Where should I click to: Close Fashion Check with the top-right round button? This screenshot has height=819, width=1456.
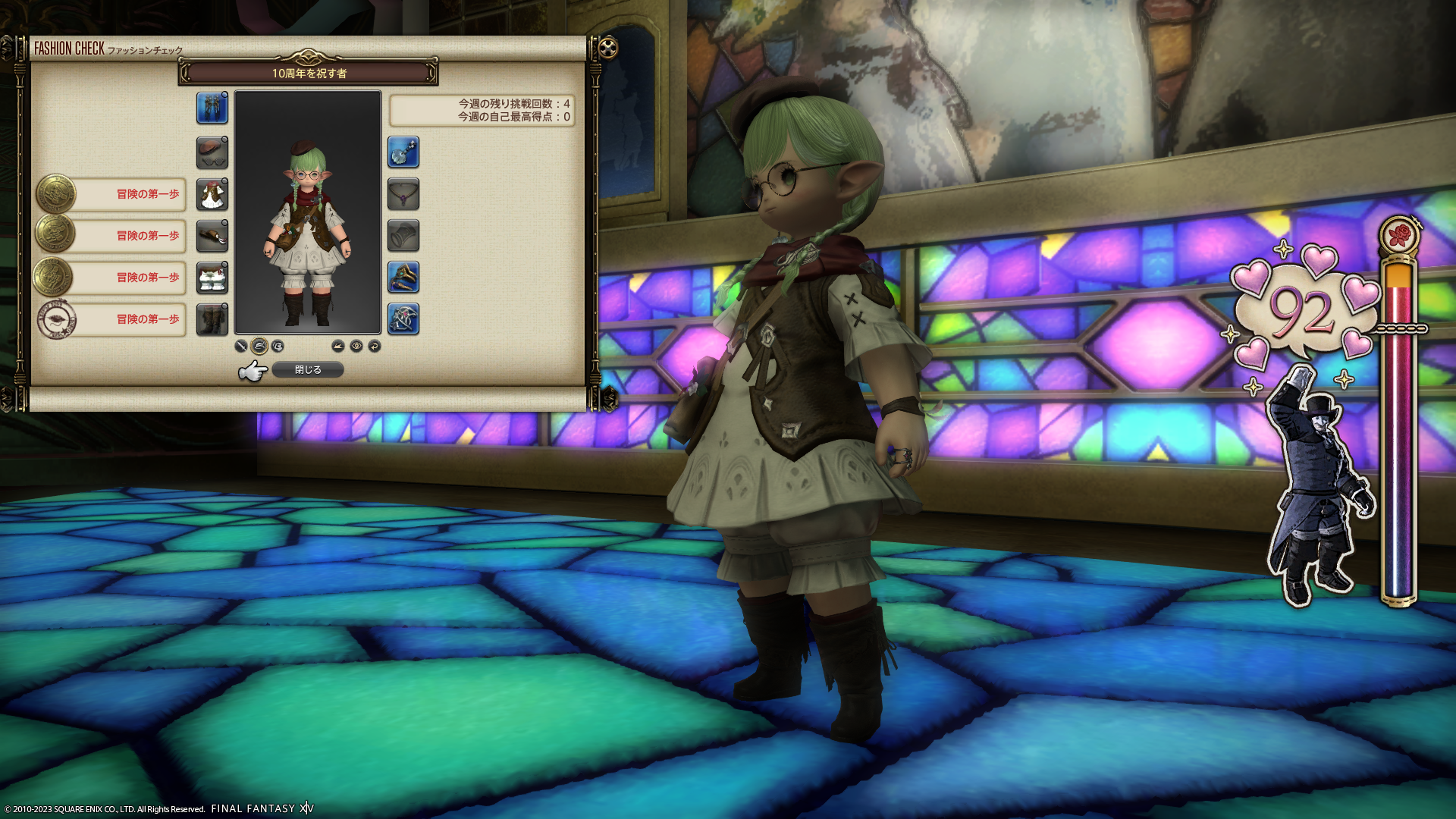click(x=608, y=49)
